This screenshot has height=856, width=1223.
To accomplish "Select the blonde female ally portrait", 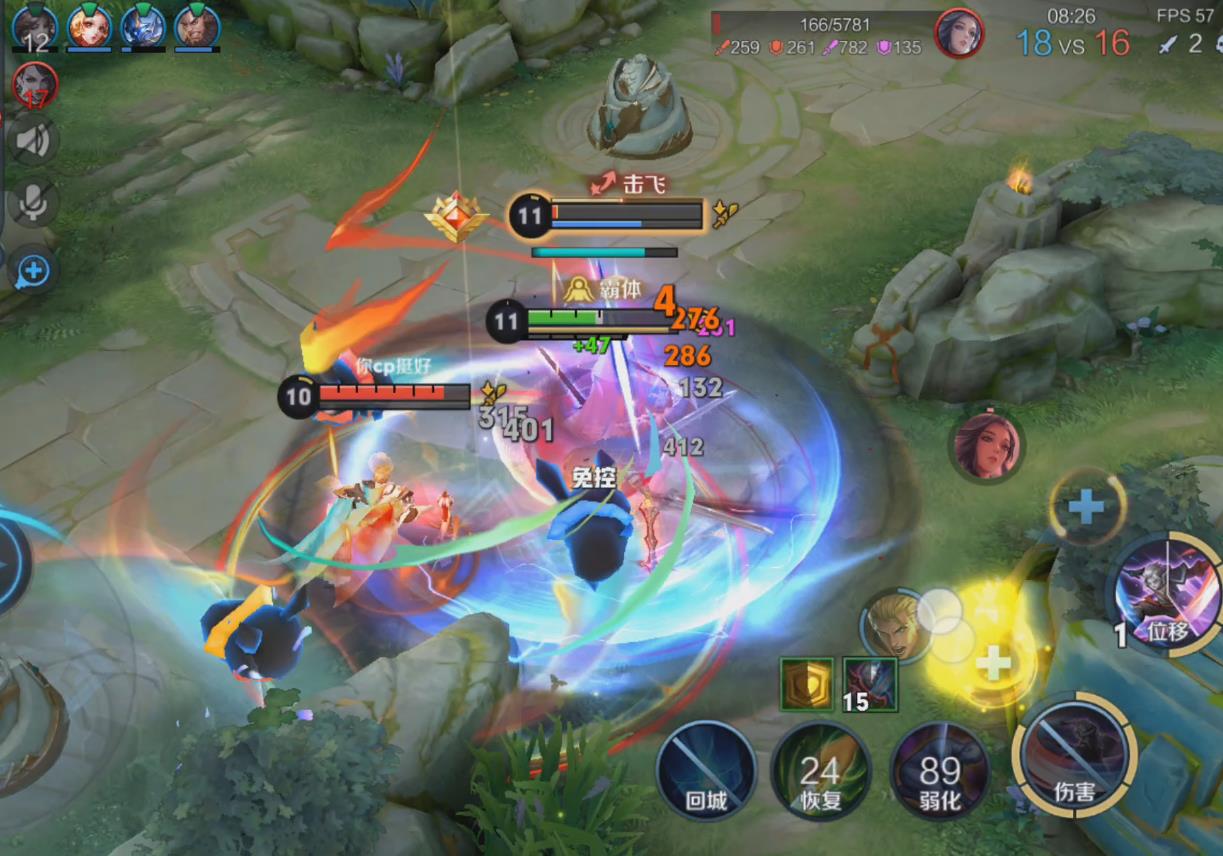I will click(89, 27).
